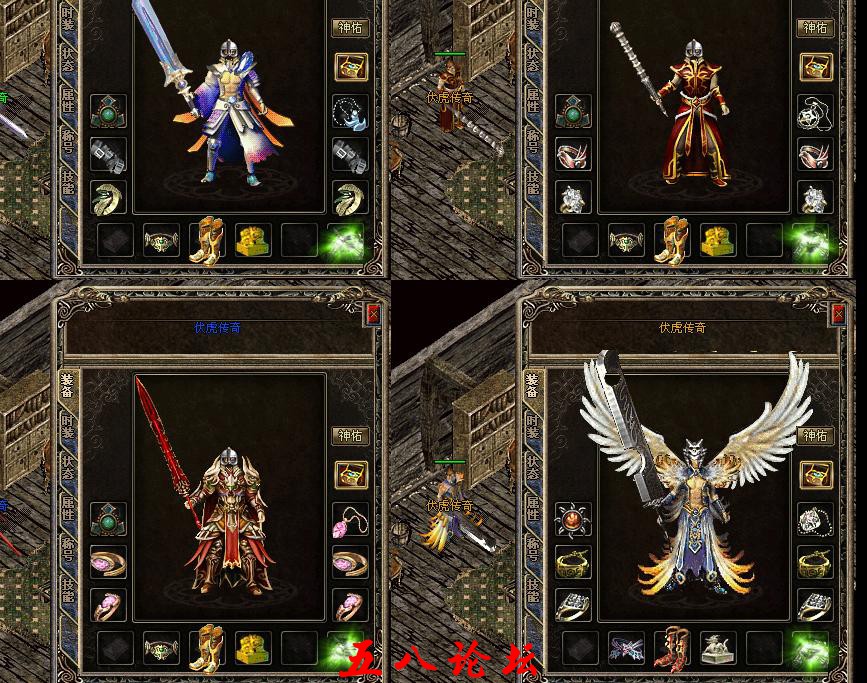Click 神佑 button in the winged angel's panel
Viewport: 867px width, 683px height.
click(x=816, y=436)
